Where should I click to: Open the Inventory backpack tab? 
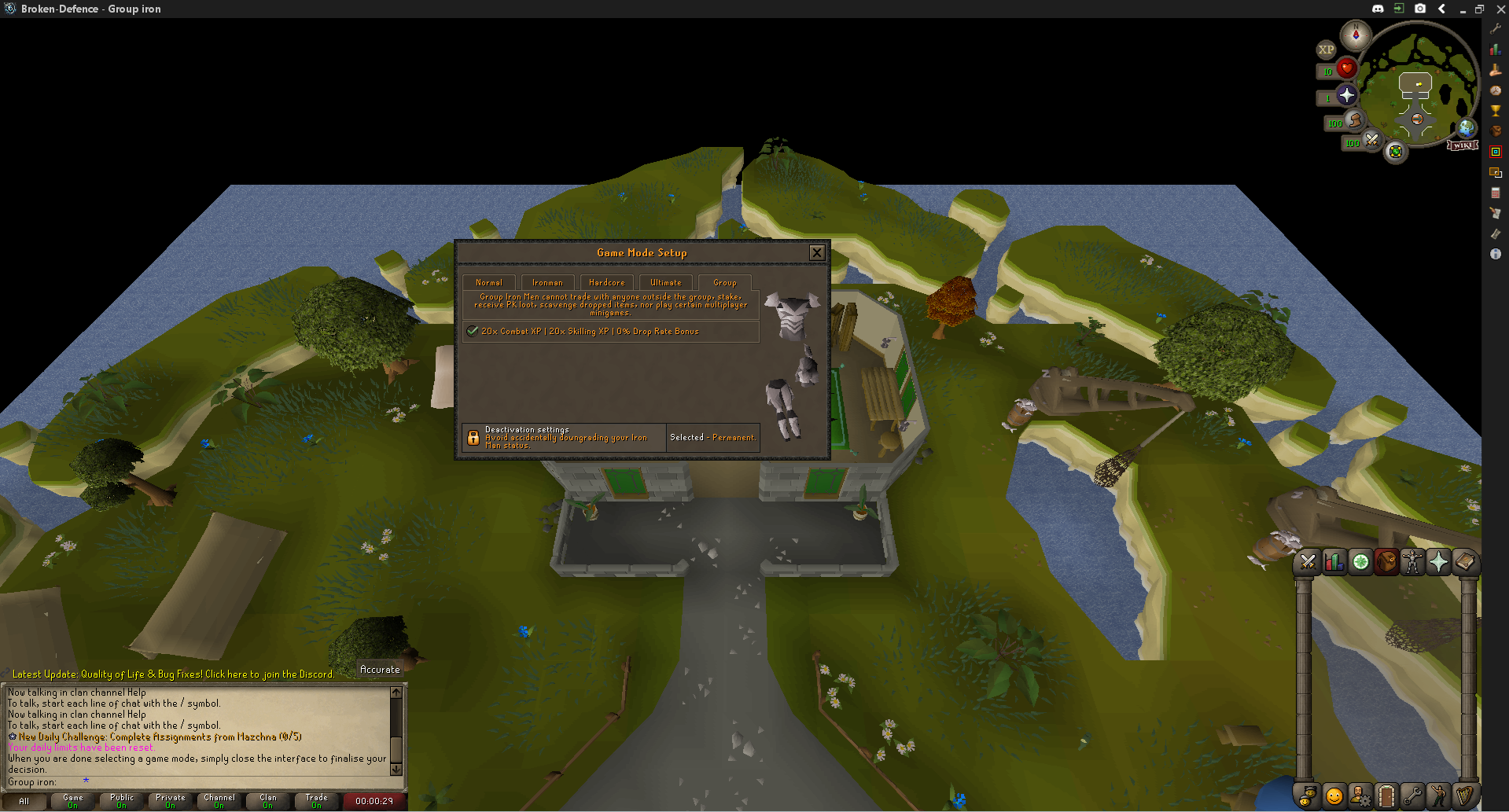tap(1386, 562)
